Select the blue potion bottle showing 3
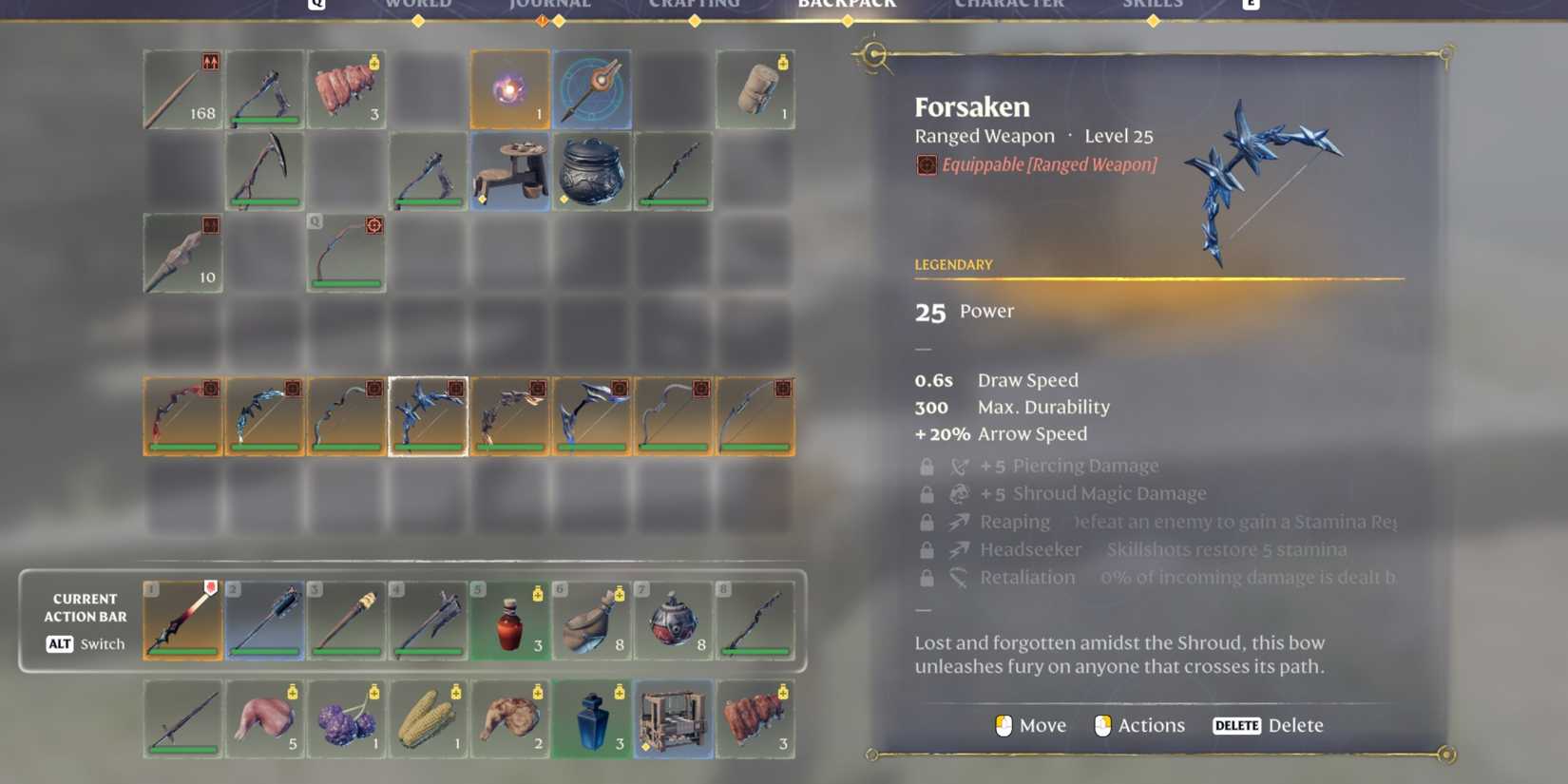The width and height of the screenshot is (1568, 784). point(591,720)
